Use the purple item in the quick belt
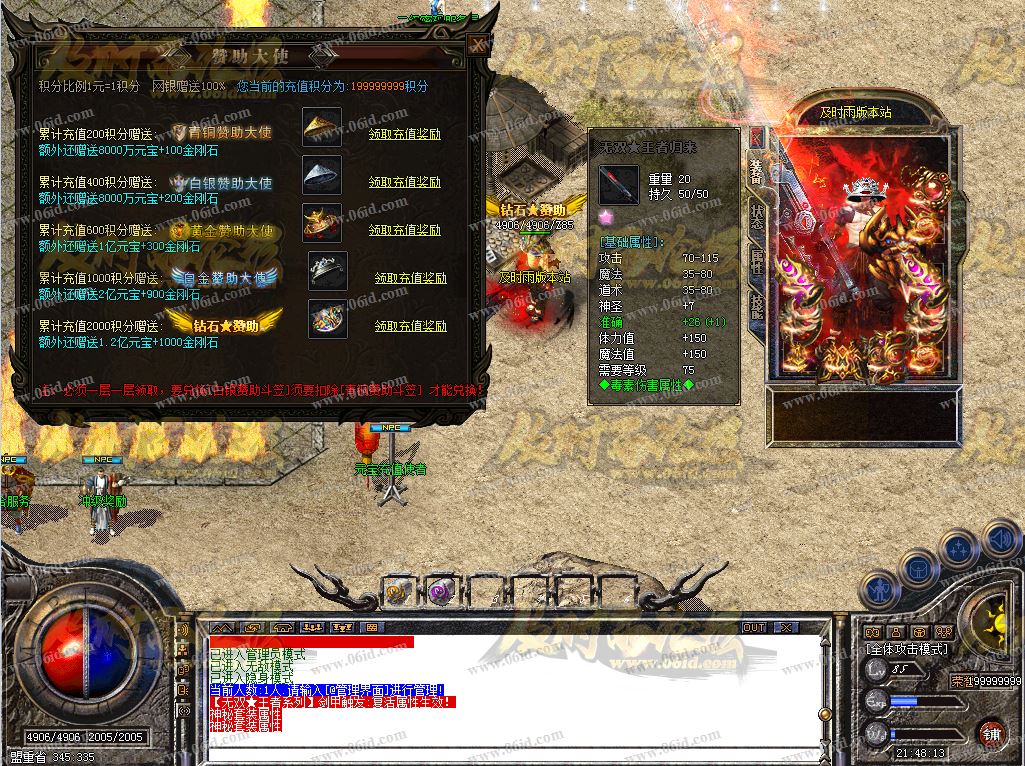The image size is (1025, 766). pyautogui.click(x=438, y=592)
